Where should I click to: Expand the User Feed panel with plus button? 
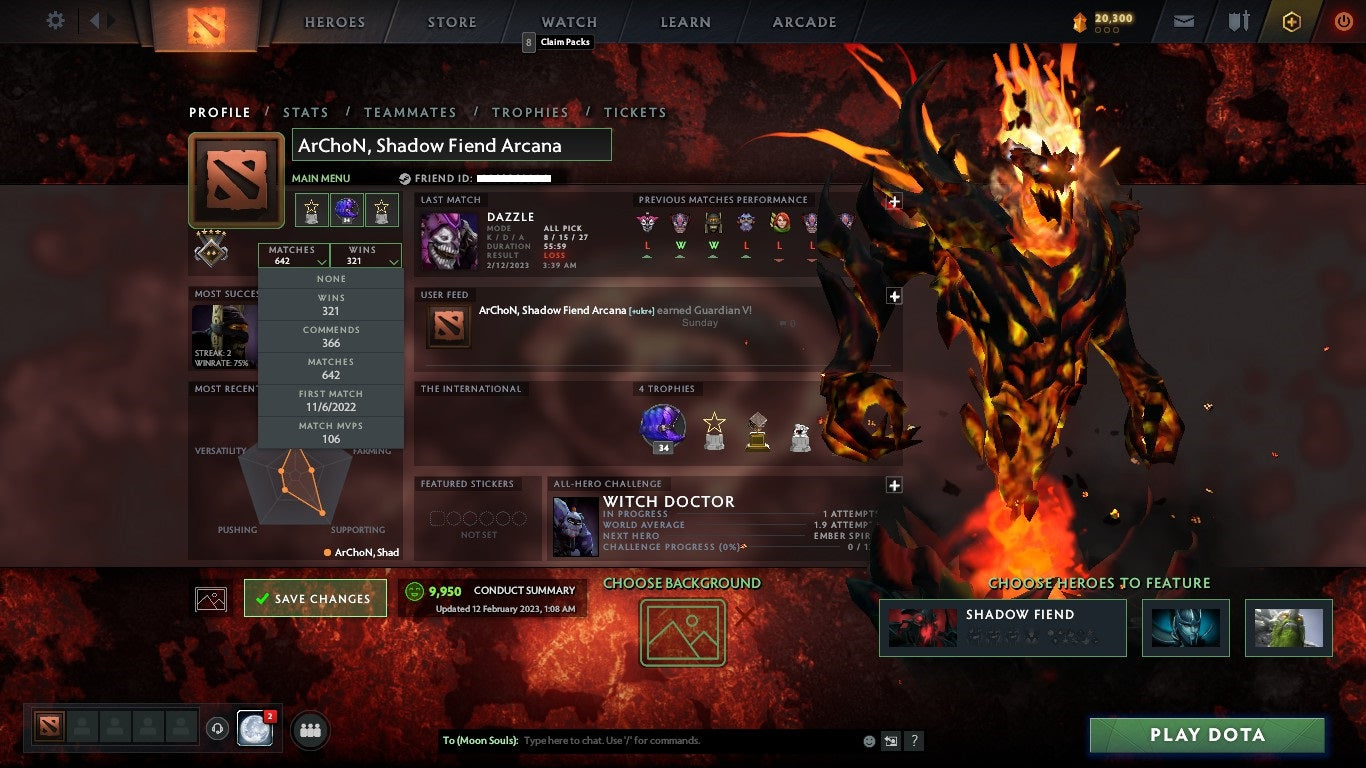[894, 295]
